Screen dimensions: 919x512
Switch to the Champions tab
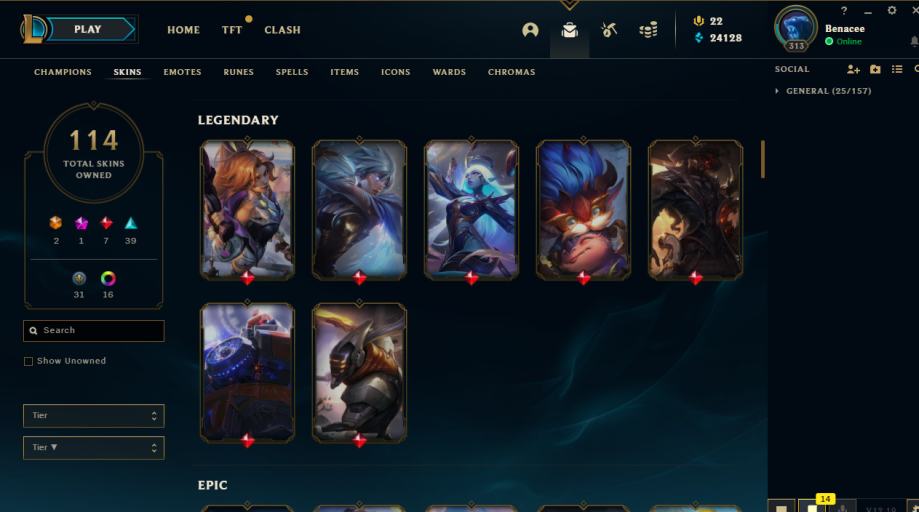pos(62,72)
